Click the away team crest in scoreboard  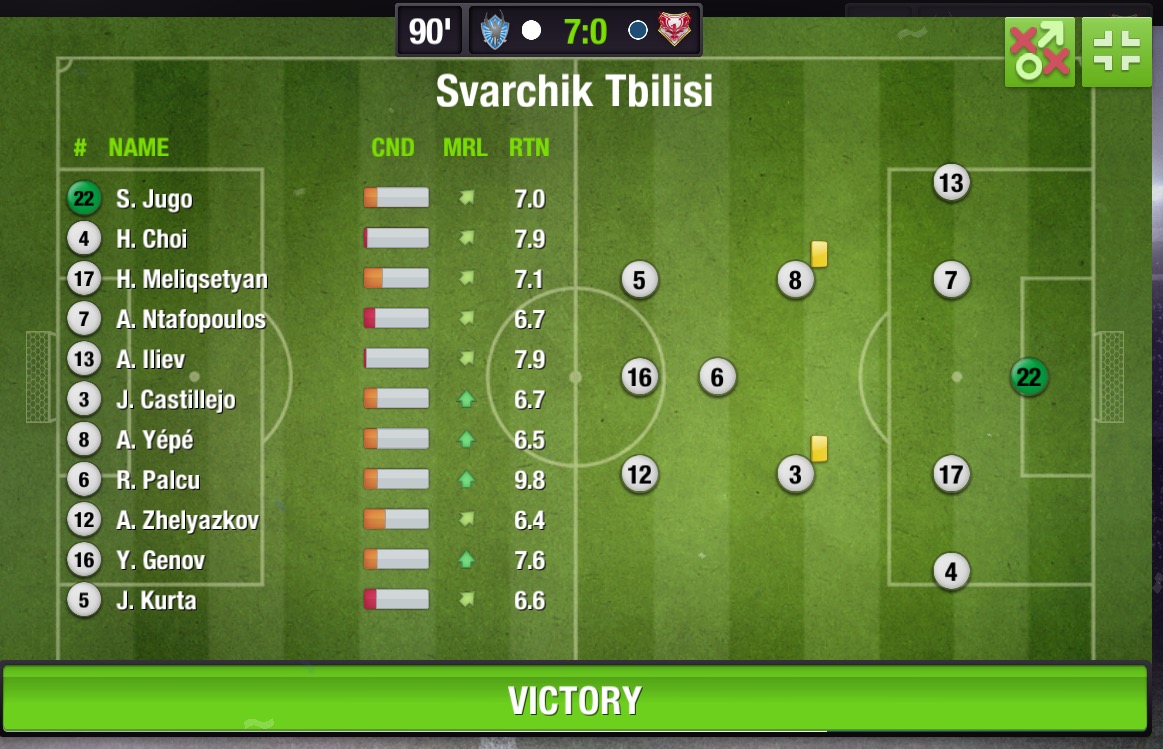coord(676,31)
